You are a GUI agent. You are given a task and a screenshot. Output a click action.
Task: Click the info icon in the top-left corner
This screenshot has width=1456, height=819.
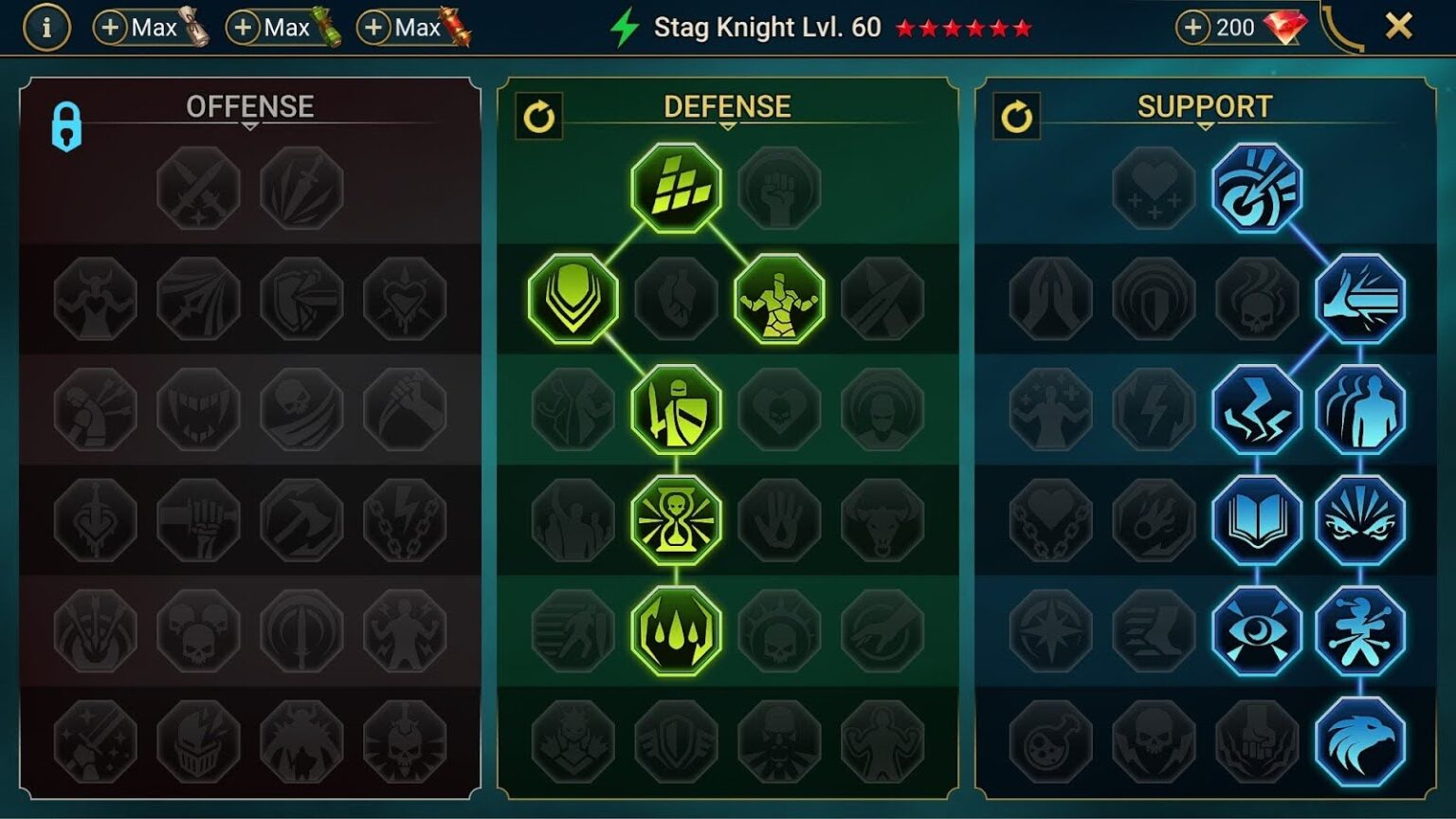45,27
